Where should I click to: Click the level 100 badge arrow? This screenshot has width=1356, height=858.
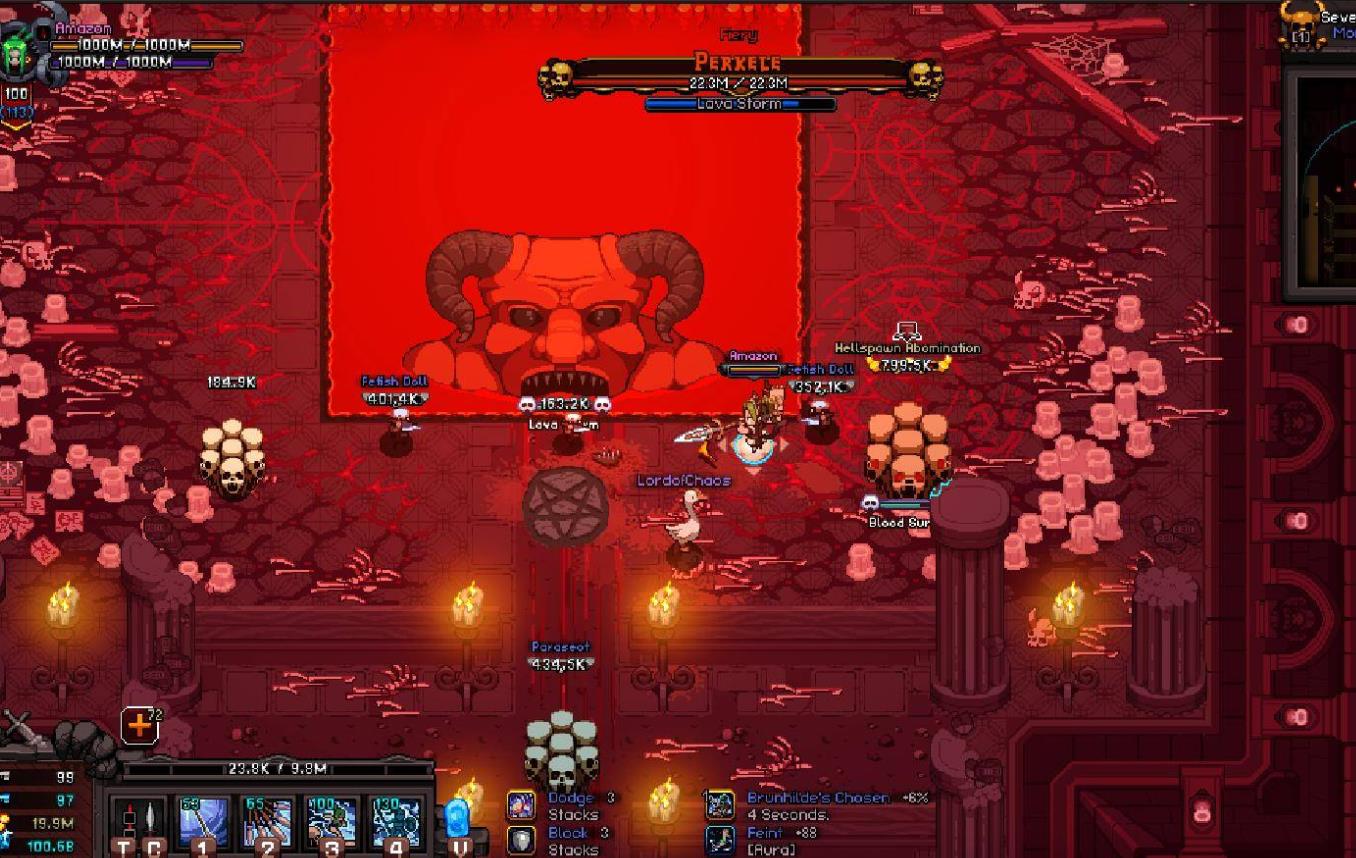(x=16, y=125)
